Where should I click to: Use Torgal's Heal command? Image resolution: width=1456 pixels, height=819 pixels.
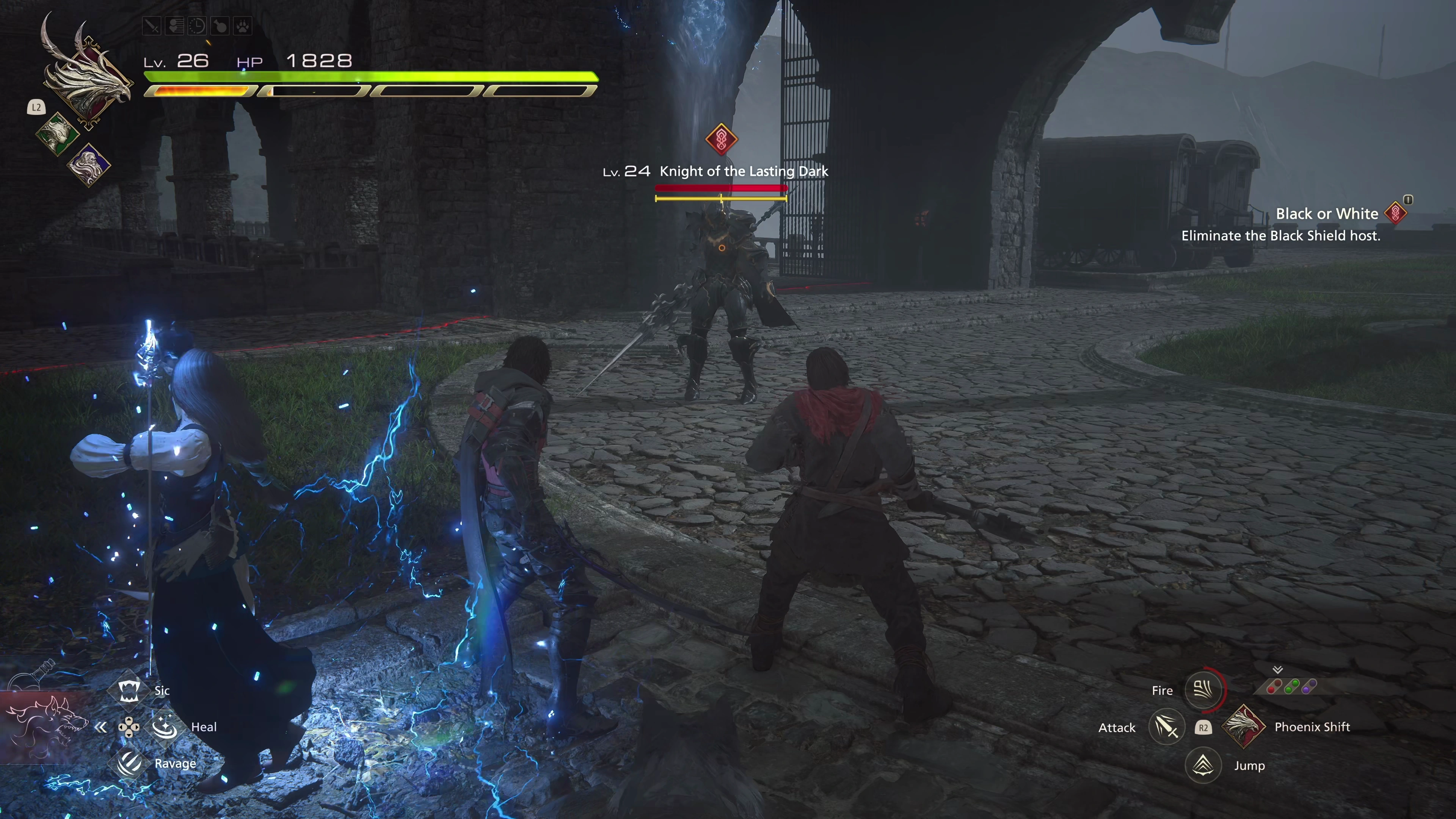point(165,727)
